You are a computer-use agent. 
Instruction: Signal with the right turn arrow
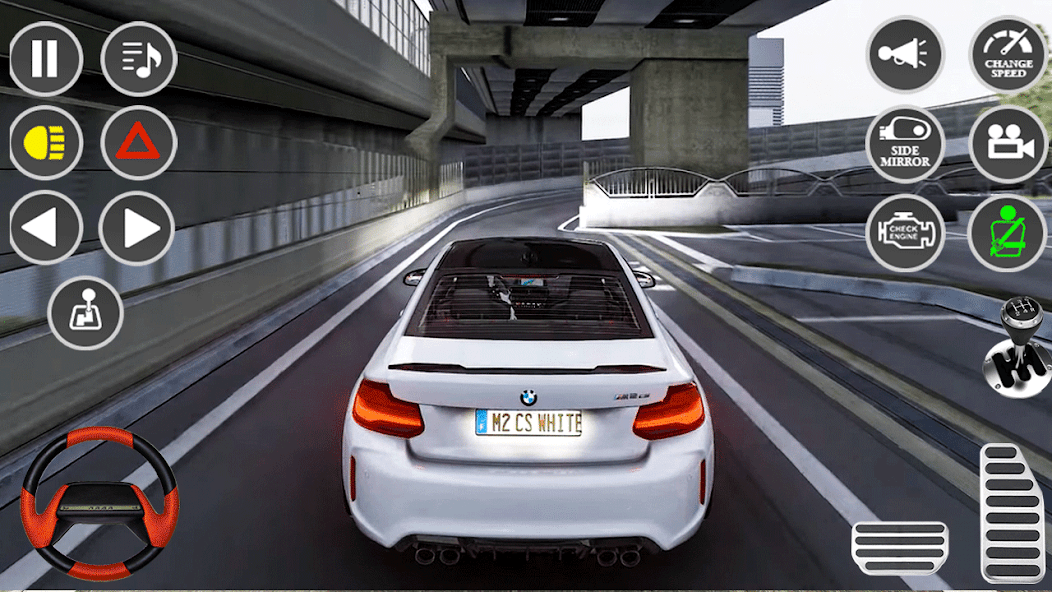[x=137, y=228]
